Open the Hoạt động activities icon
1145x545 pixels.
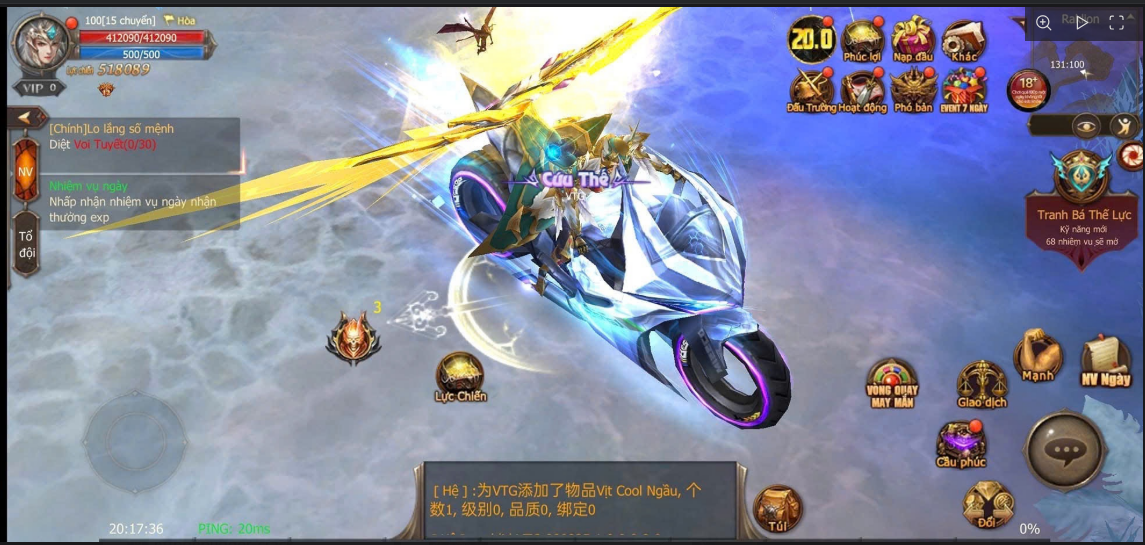click(x=862, y=90)
